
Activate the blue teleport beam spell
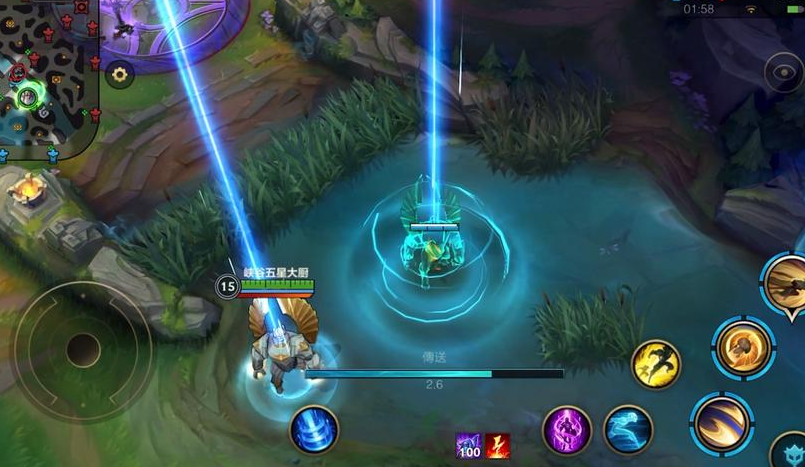[x=314, y=431]
